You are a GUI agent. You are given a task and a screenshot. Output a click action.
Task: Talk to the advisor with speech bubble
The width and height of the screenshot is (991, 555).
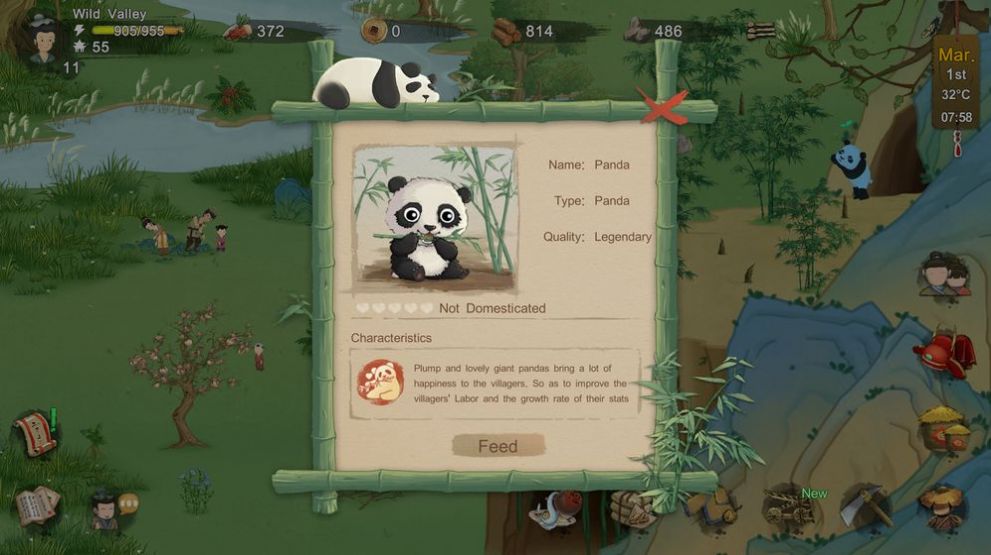click(x=104, y=509)
